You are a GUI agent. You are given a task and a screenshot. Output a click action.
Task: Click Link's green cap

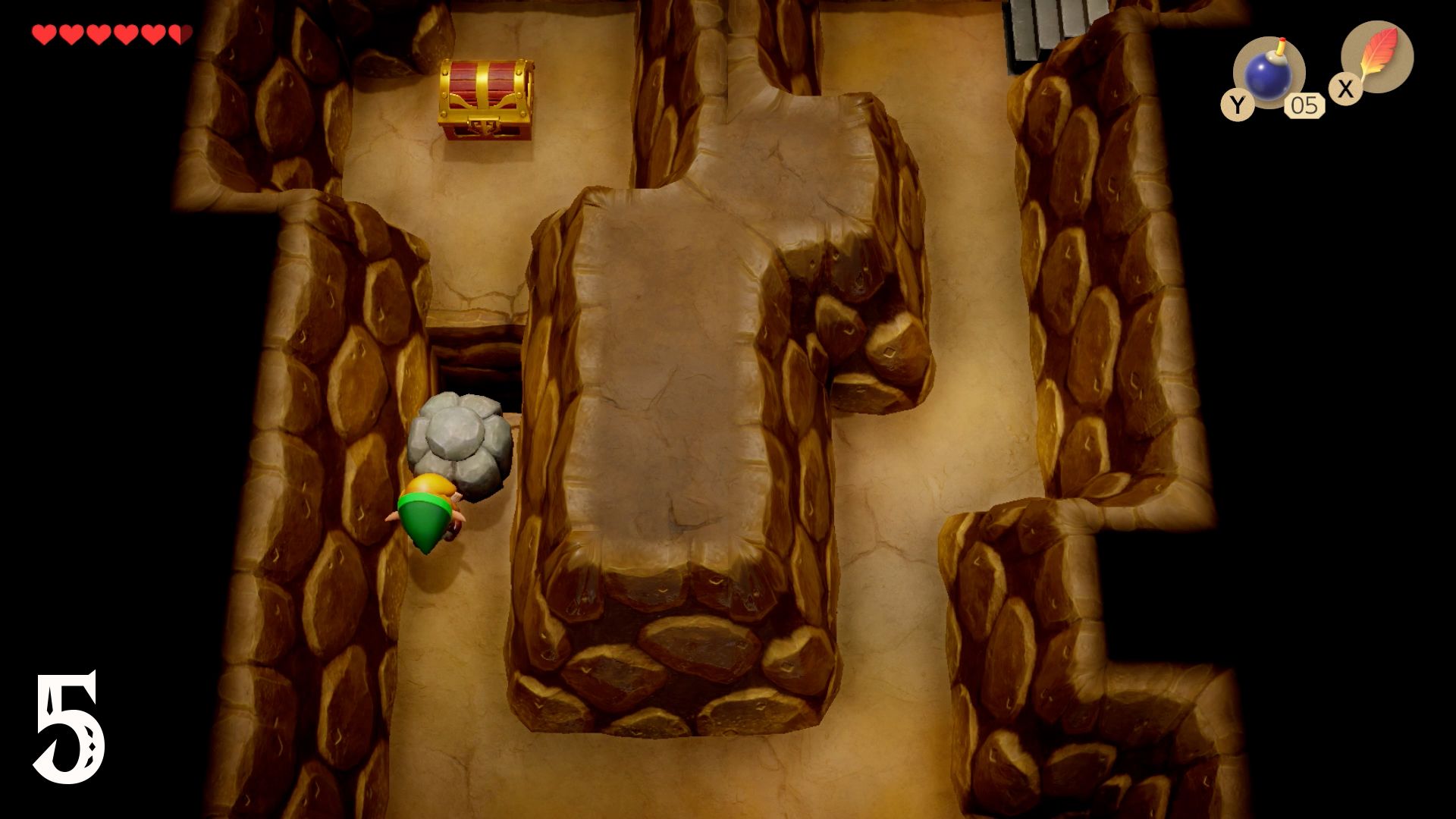tap(425, 519)
